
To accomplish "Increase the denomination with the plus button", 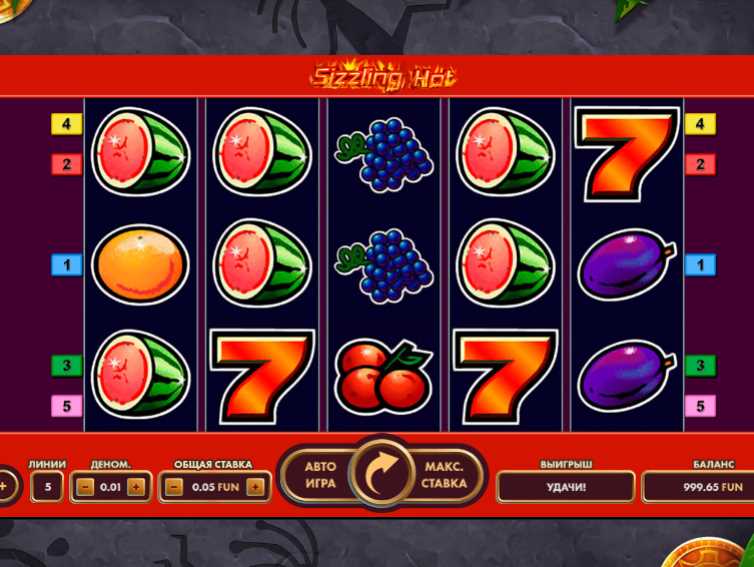I will pyautogui.click(x=136, y=487).
